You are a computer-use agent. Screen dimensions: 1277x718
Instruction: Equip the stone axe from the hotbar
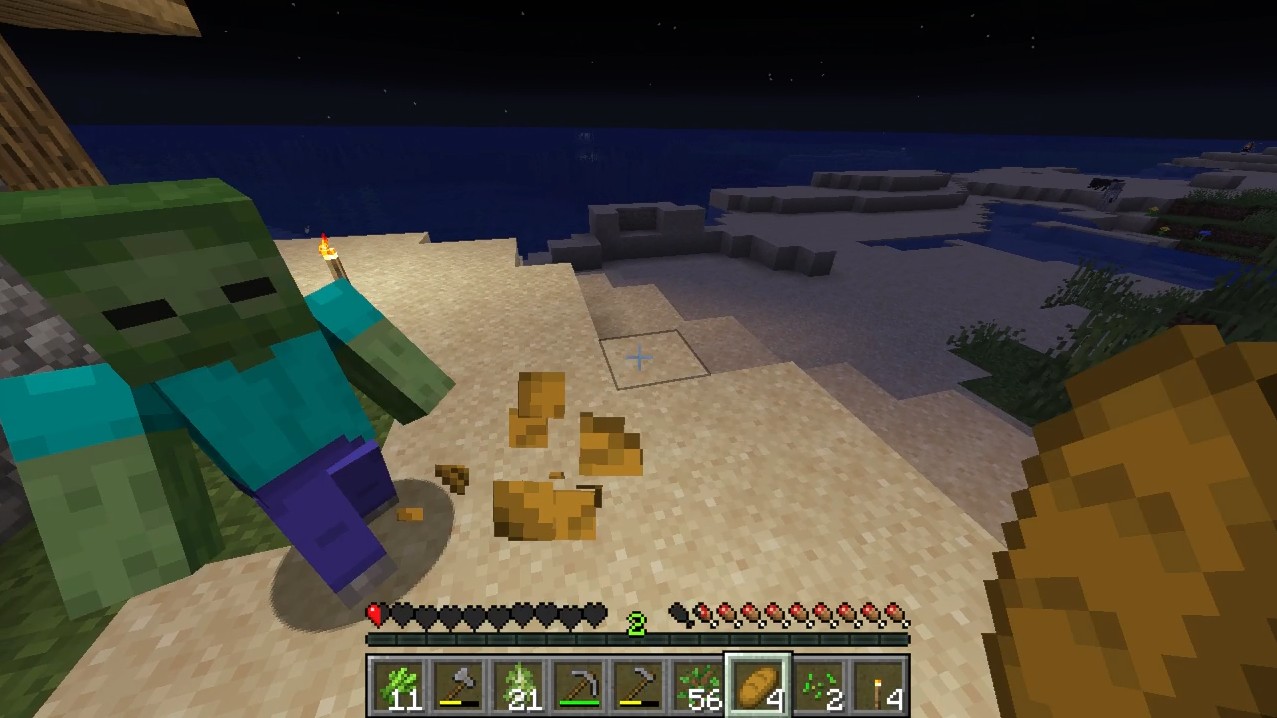457,686
